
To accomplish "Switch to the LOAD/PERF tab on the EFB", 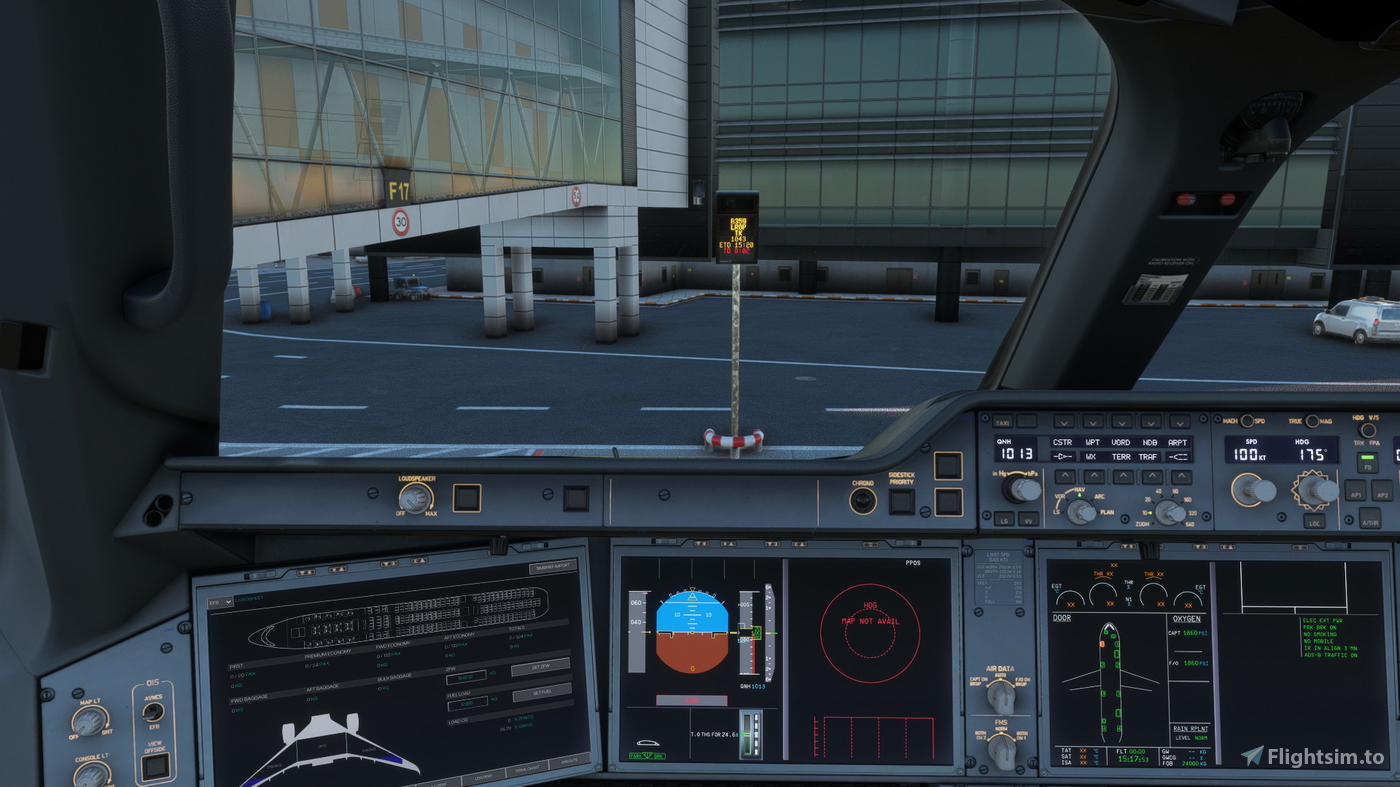I will [x=483, y=776].
